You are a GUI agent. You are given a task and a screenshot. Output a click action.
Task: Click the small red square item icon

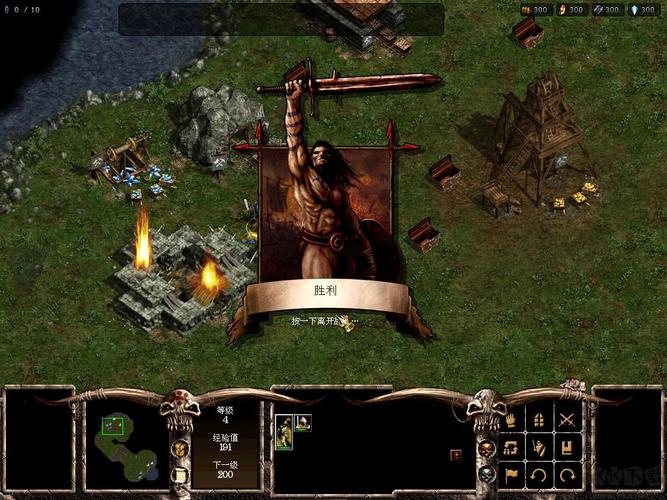click(x=456, y=454)
